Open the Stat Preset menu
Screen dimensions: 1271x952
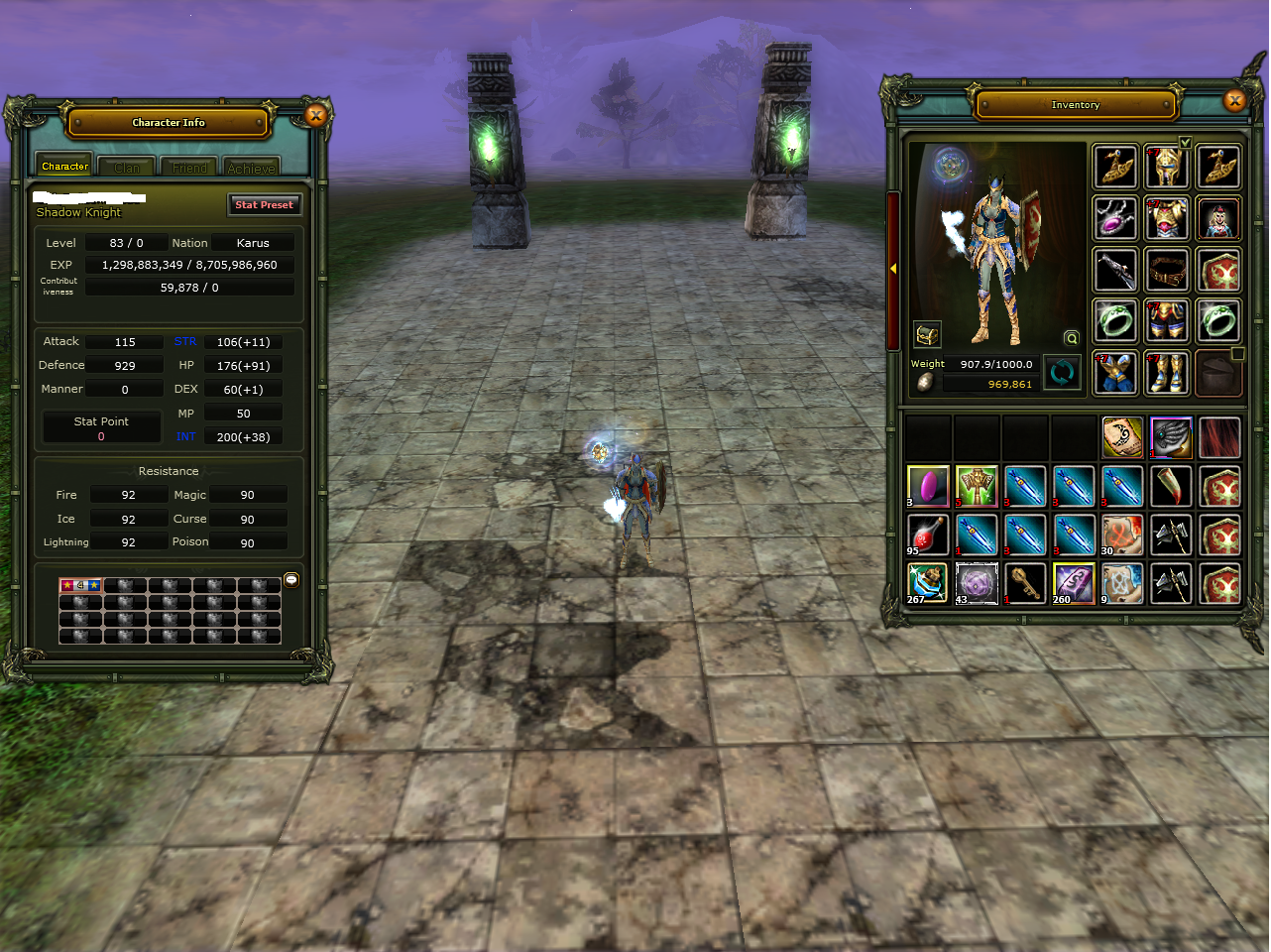(264, 205)
